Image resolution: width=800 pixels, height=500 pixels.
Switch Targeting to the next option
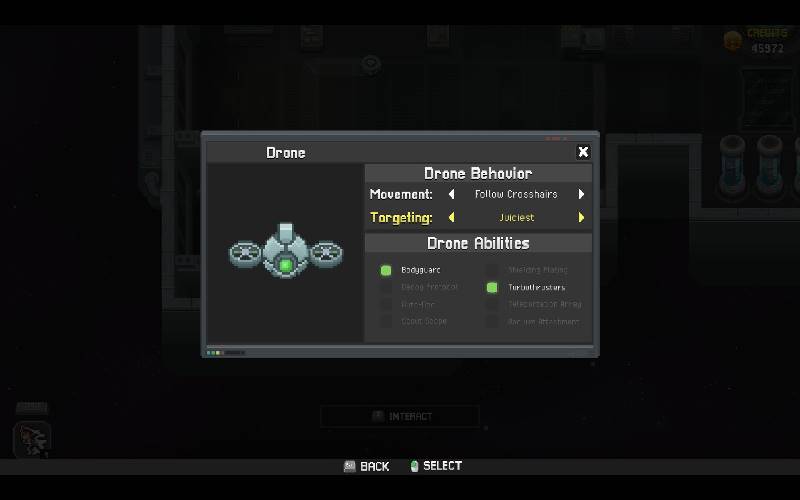(581, 217)
